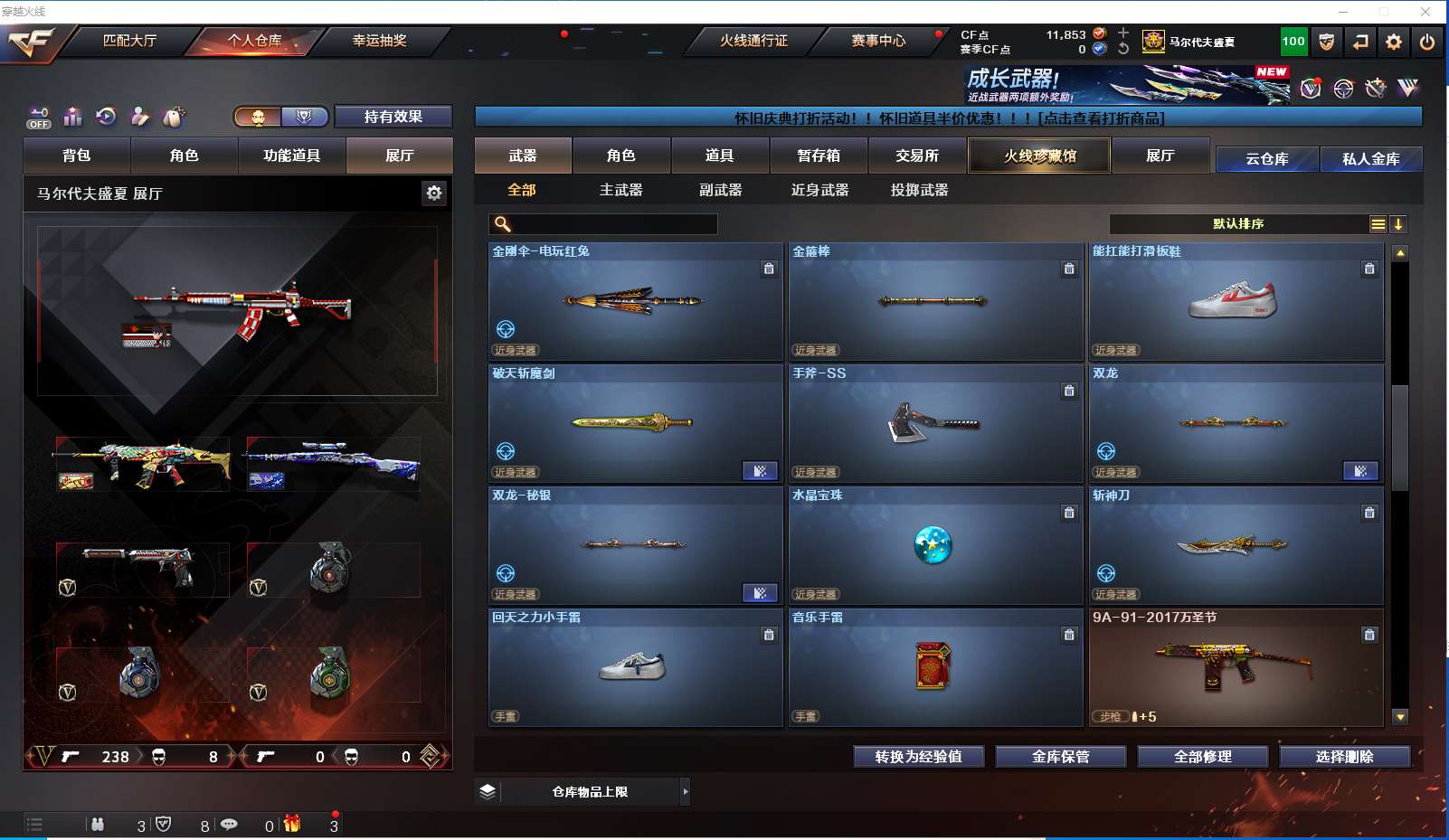Go to the 幸运抽奖 lucky draw page
This screenshot has height=840, width=1449.
click(379, 41)
